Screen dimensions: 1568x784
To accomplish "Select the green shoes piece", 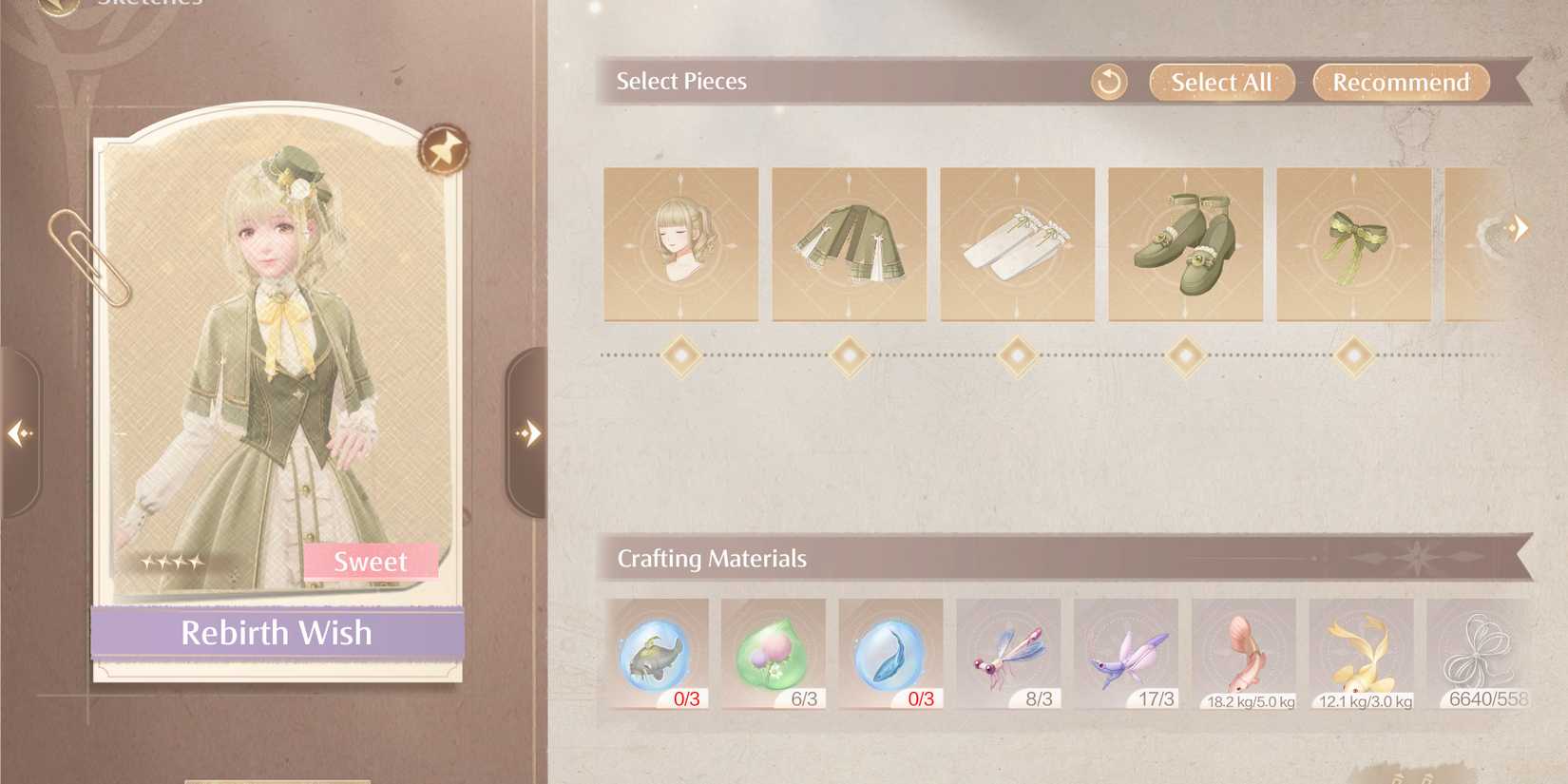I will coord(1186,243).
